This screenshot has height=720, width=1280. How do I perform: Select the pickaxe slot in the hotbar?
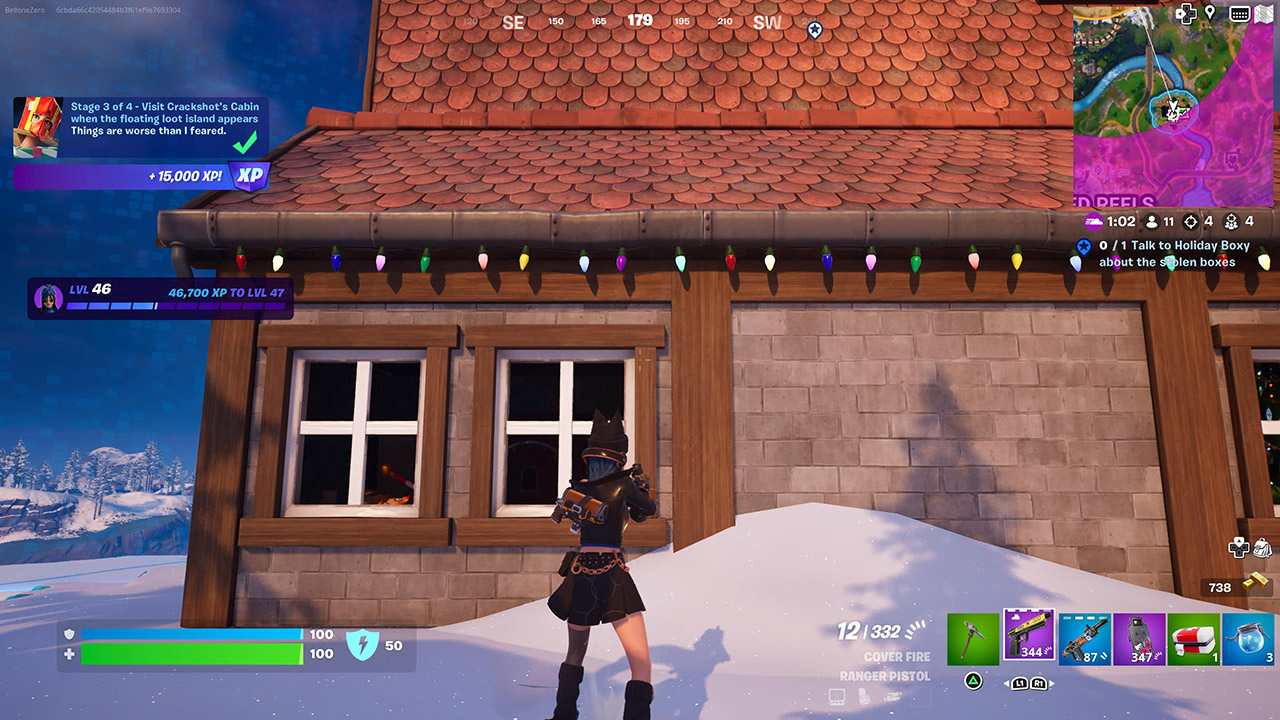coord(973,637)
